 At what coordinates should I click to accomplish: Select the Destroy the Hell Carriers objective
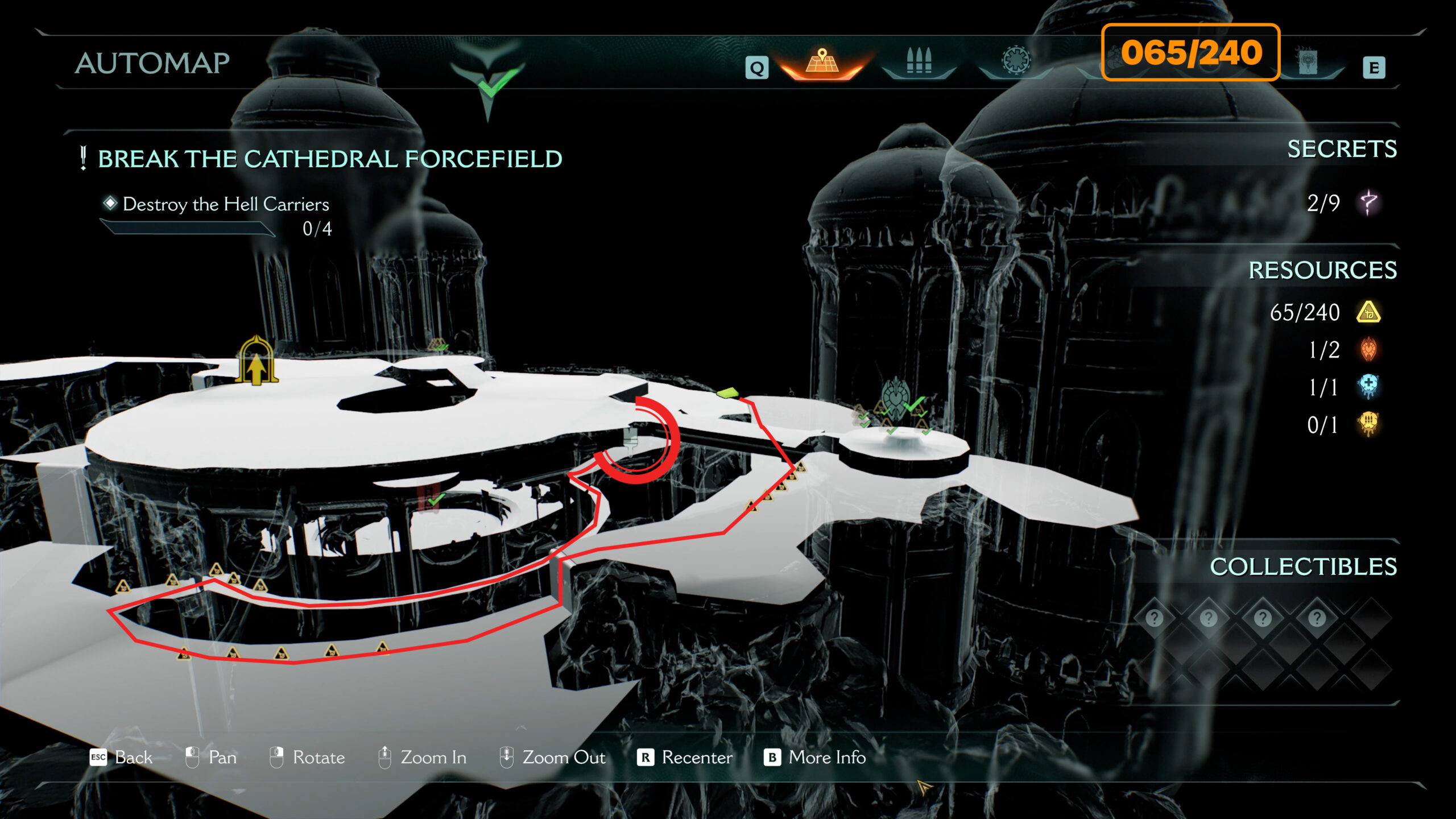click(x=225, y=204)
